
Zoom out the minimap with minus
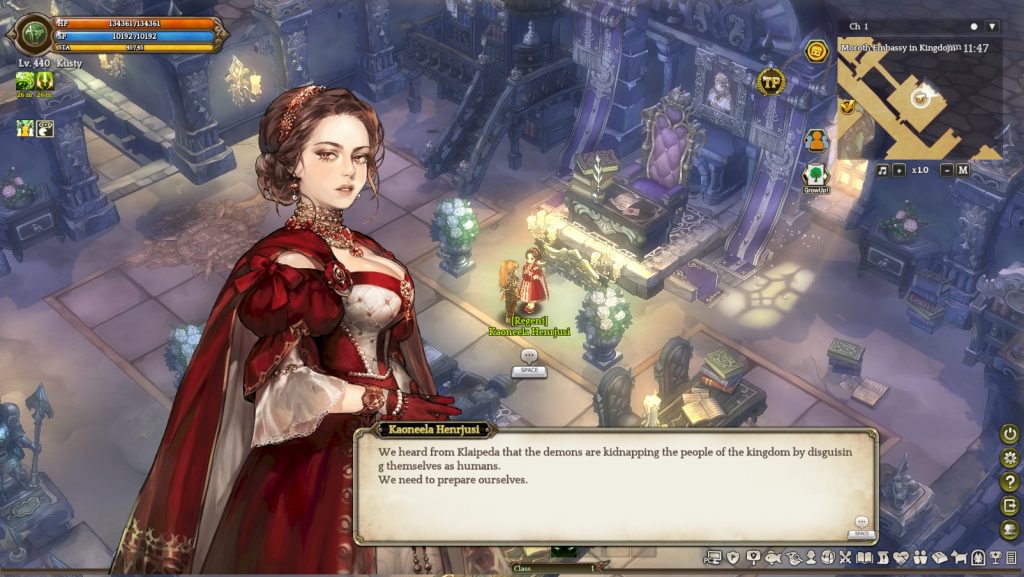click(946, 170)
